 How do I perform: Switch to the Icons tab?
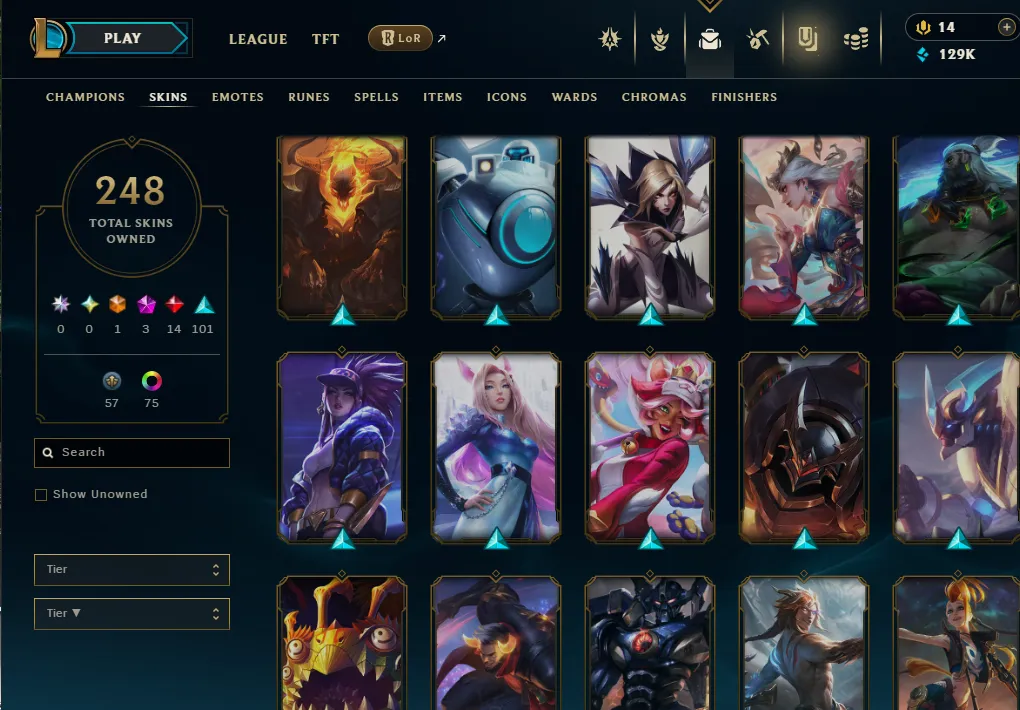point(506,97)
